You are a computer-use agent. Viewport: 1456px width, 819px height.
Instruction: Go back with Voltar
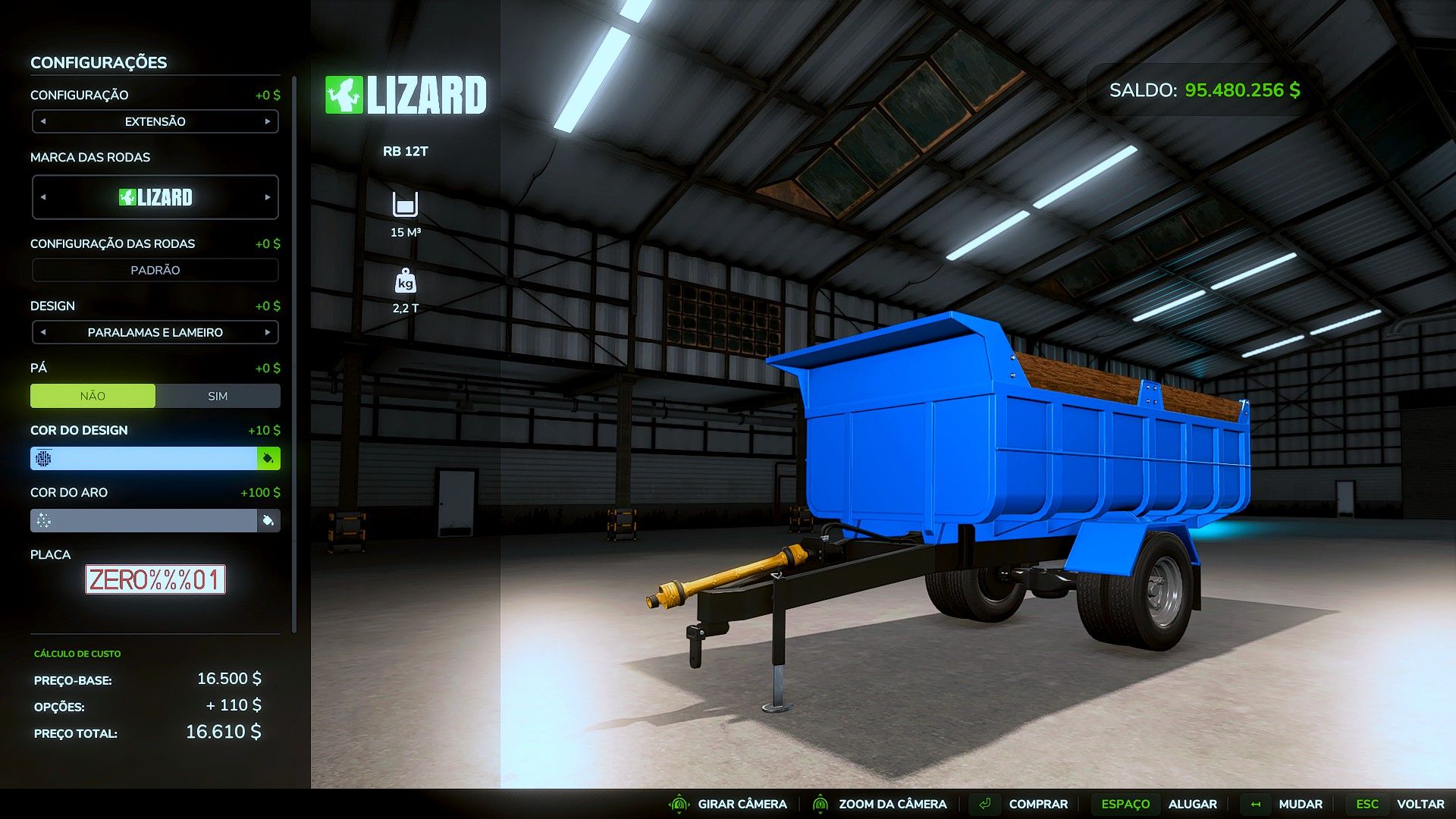click(x=1420, y=804)
